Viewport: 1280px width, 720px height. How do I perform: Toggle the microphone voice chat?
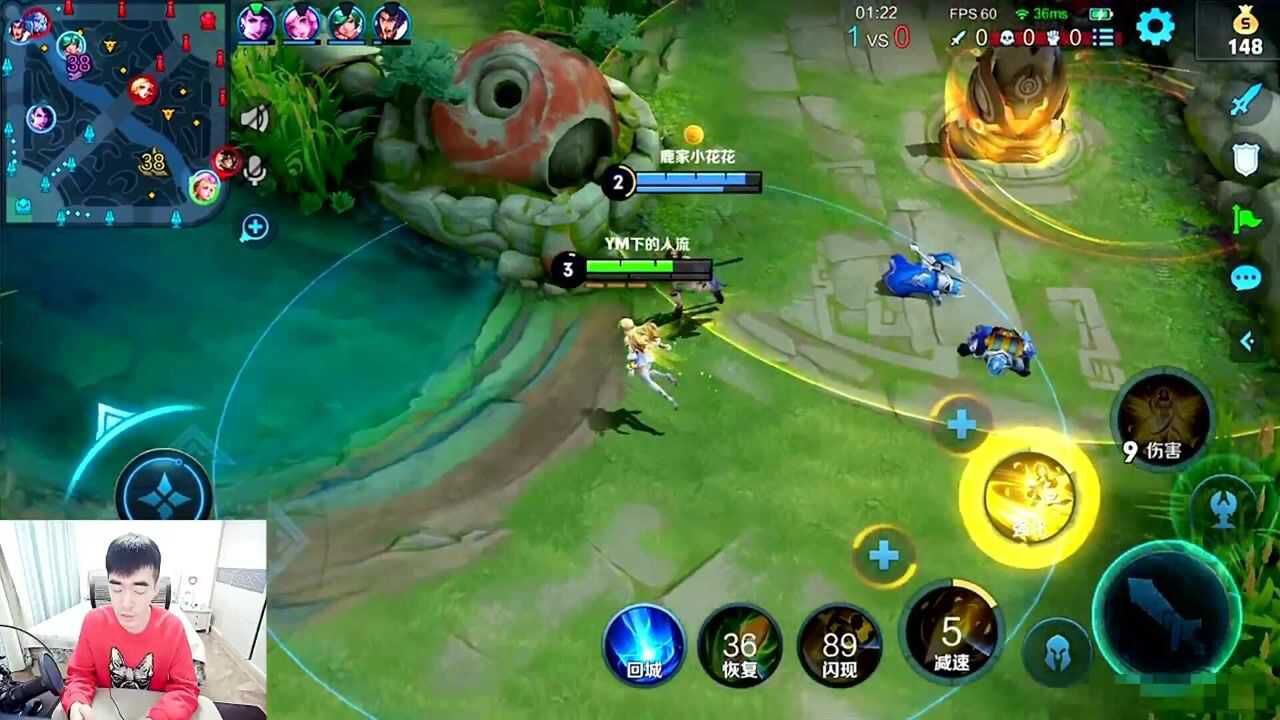255,171
